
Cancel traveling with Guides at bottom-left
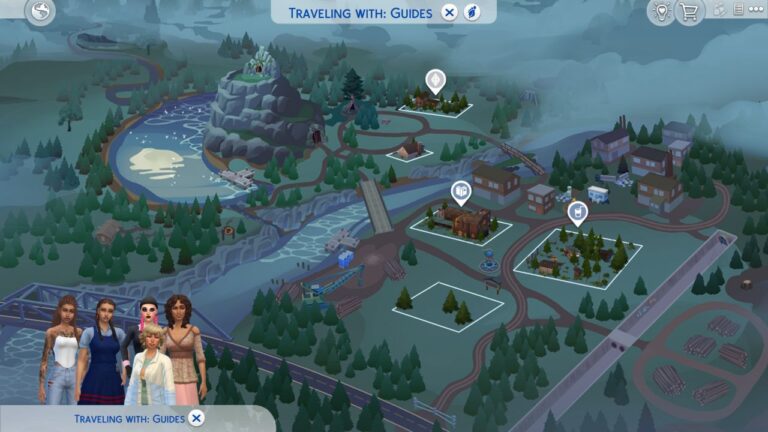point(197,418)
